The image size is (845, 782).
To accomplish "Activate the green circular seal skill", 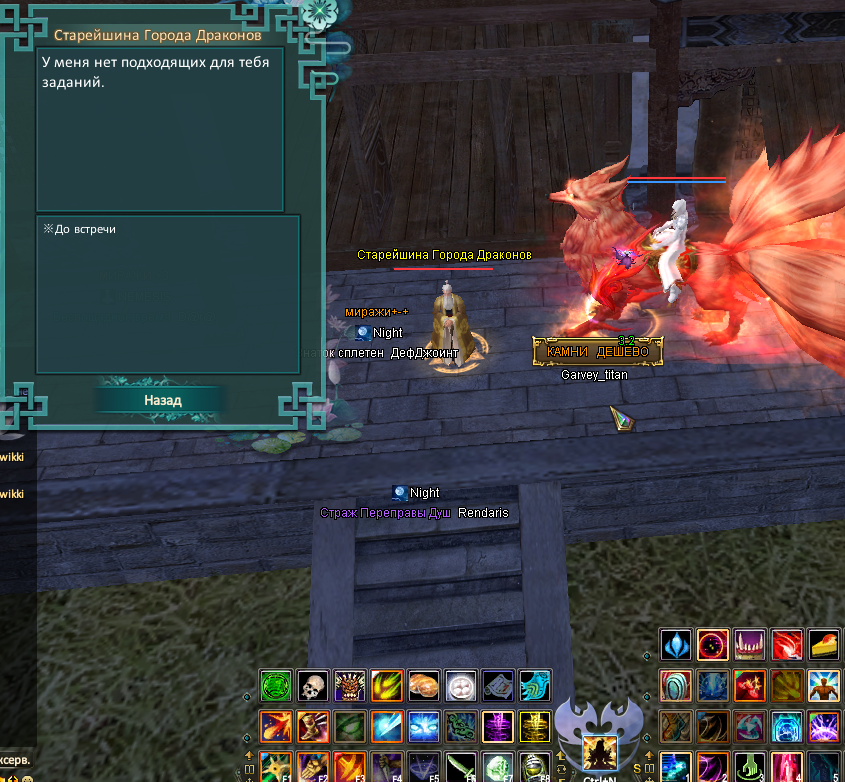I will point(275,685).
